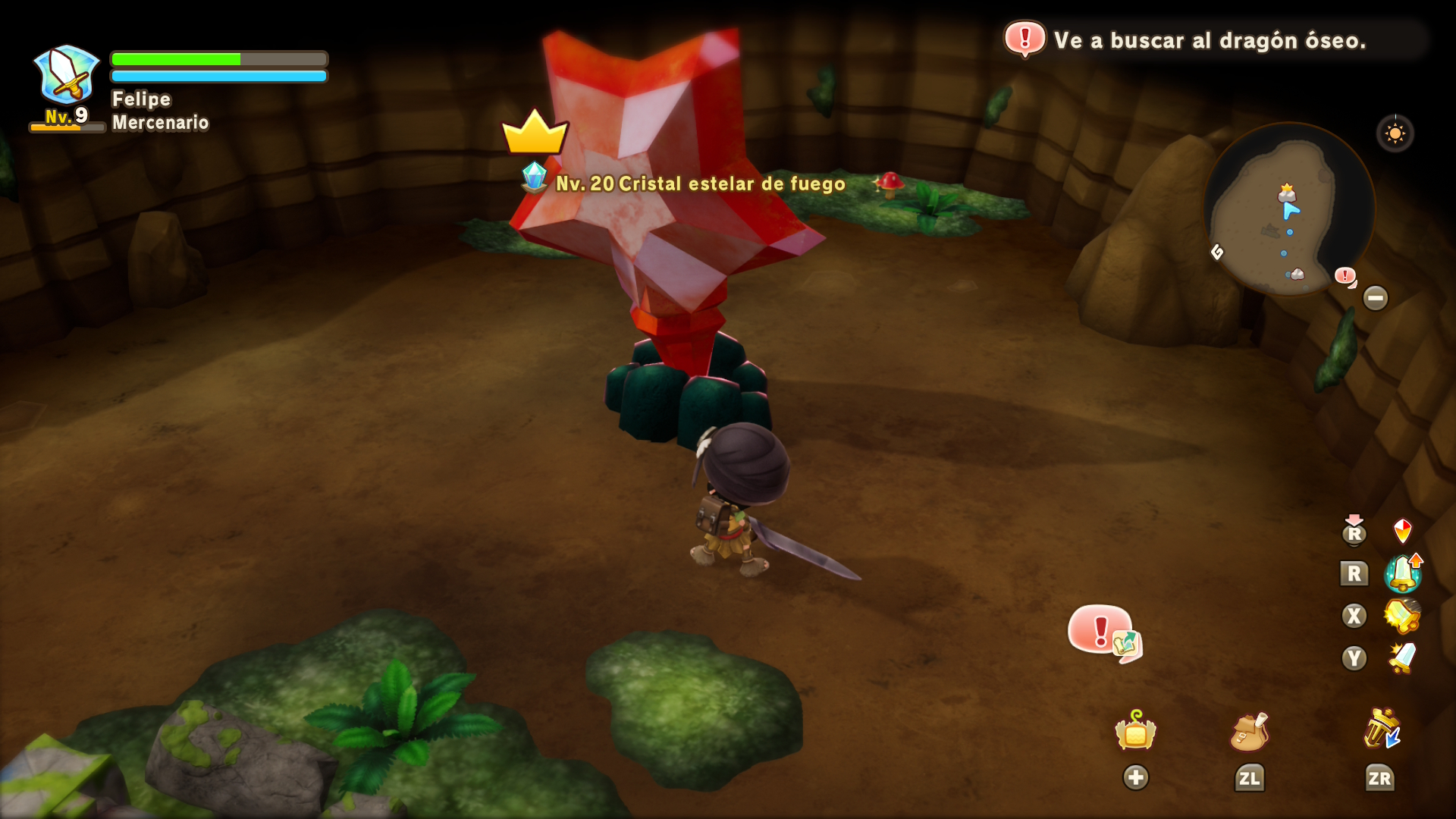This screenshot has width=1456, height=819.
Task: Select the crowned rock marker on minimap
Action: (1286, 192)
